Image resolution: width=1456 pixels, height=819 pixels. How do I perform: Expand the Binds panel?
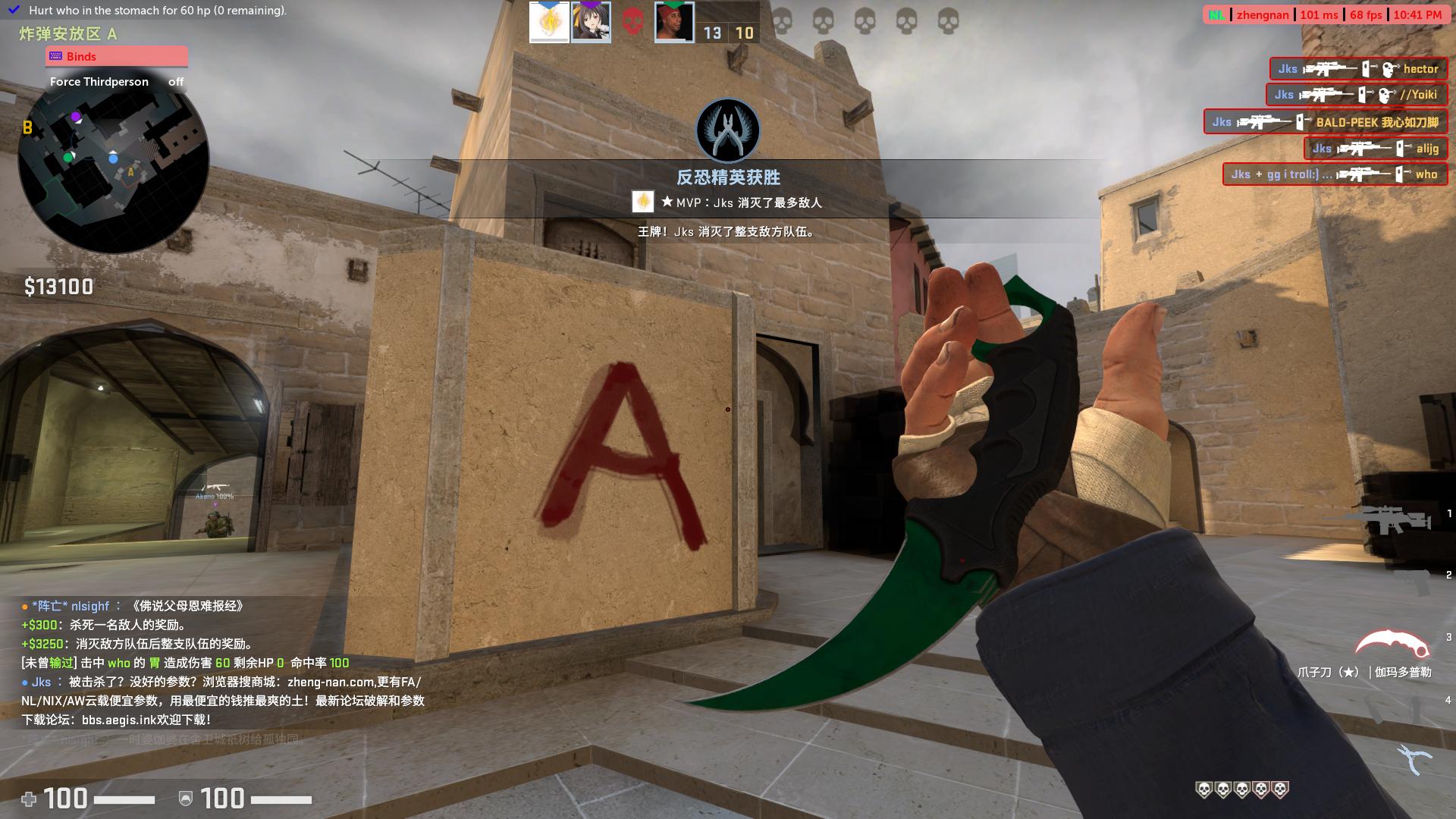coord(116,56)
